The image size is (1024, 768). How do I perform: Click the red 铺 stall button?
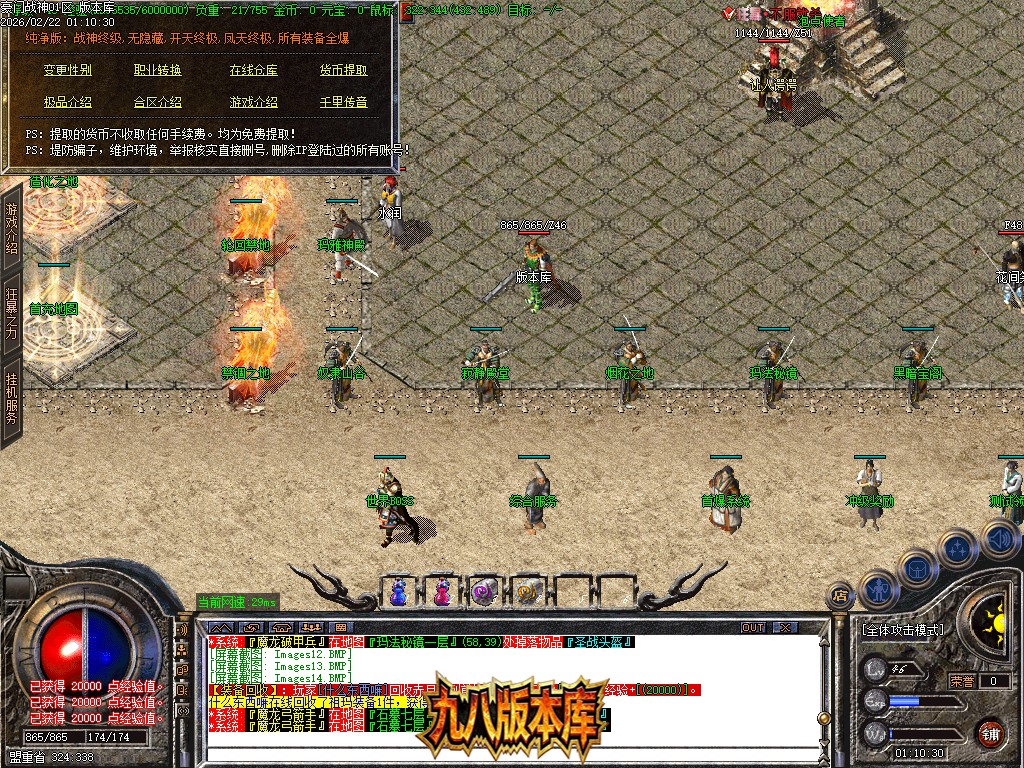(x=990, y=733)
